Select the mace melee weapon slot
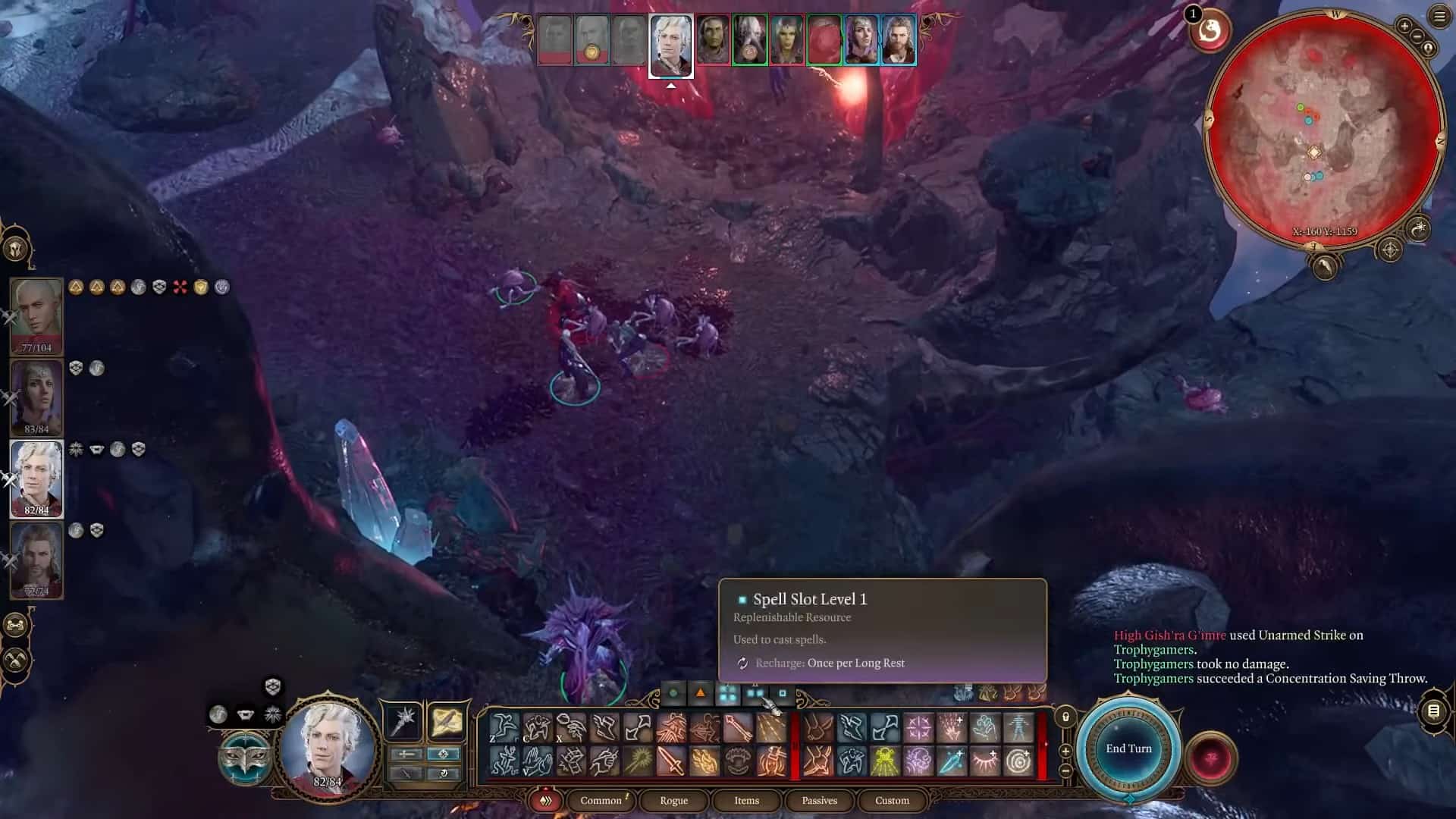 [403, 720]
